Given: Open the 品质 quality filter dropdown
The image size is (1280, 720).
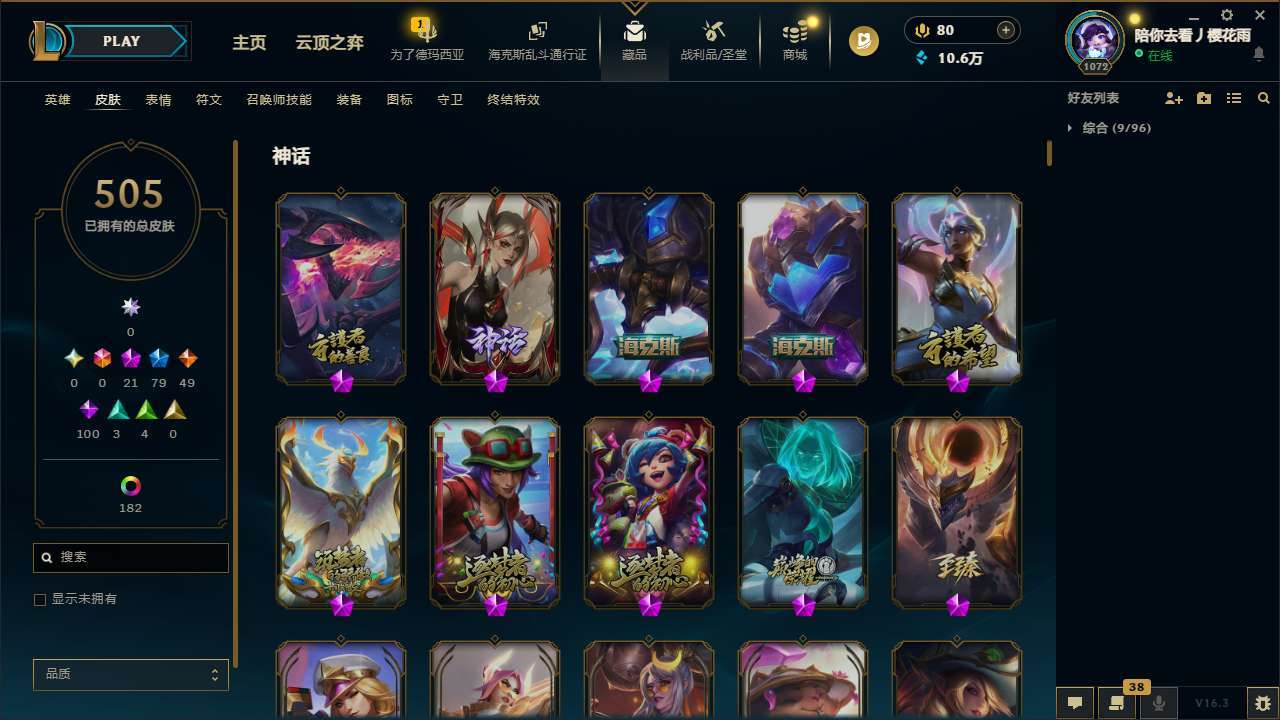Looking at the screenshot, I should (x=130, y=674).
